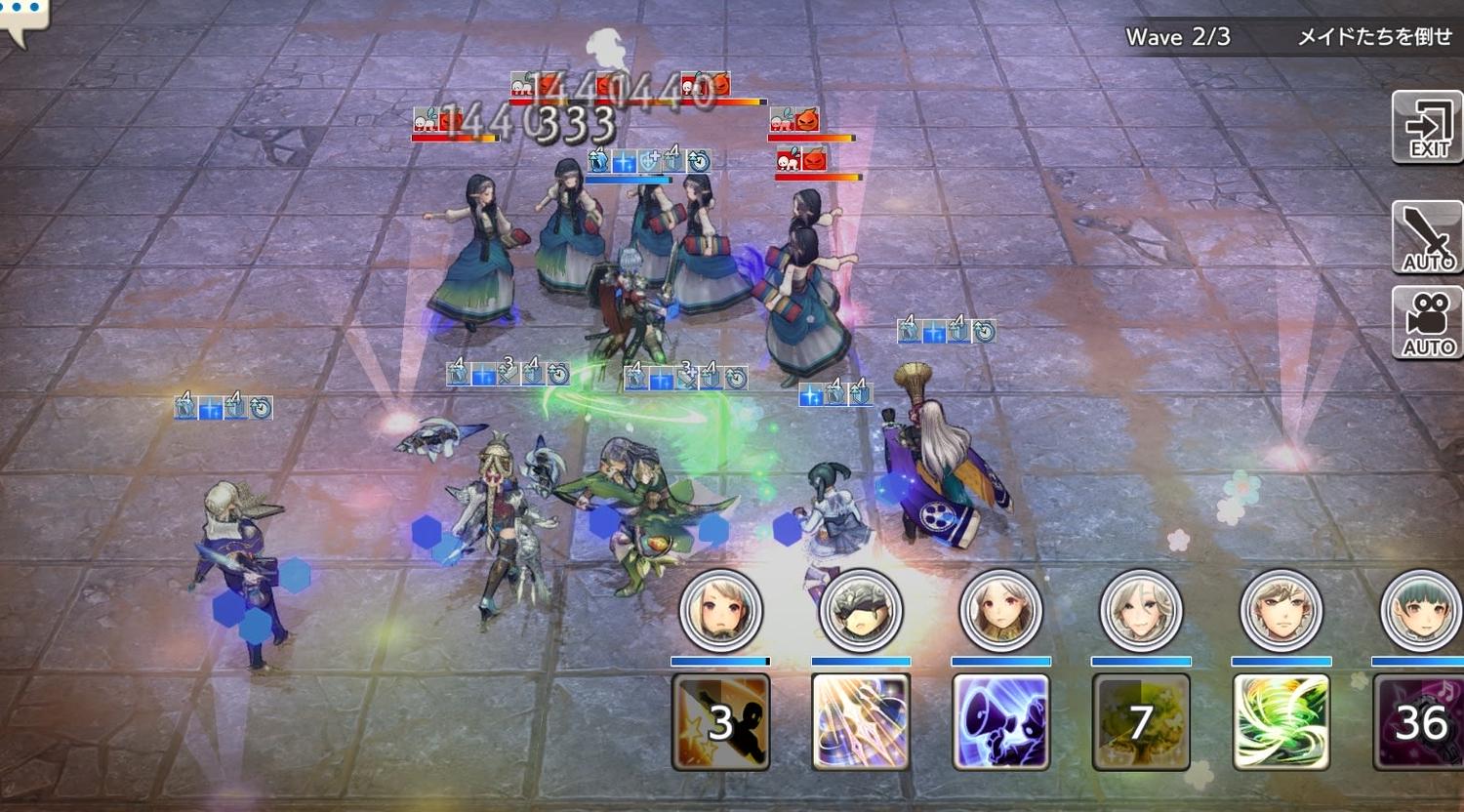Choose the helmeted character portrait

[x=861, y=611]
